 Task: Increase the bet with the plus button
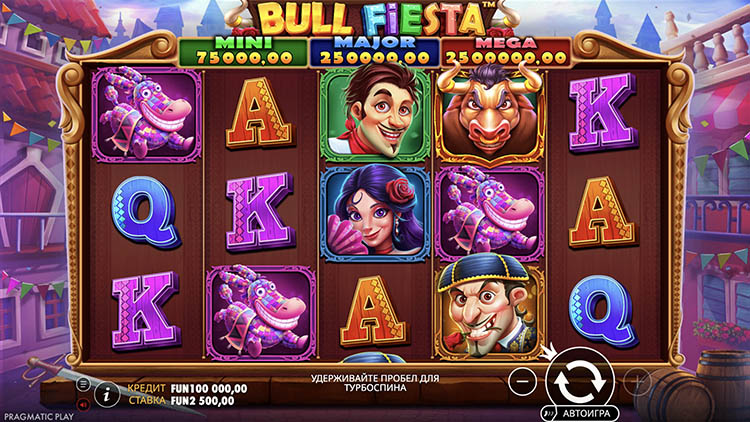pos(637,381)
